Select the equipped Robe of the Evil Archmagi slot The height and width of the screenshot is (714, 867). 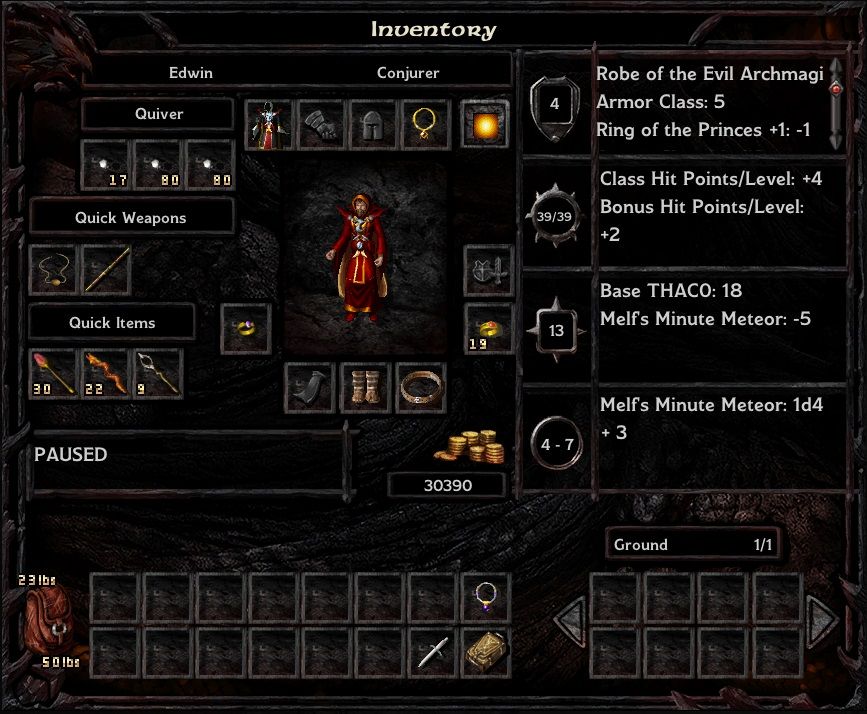tap(268, 125)
